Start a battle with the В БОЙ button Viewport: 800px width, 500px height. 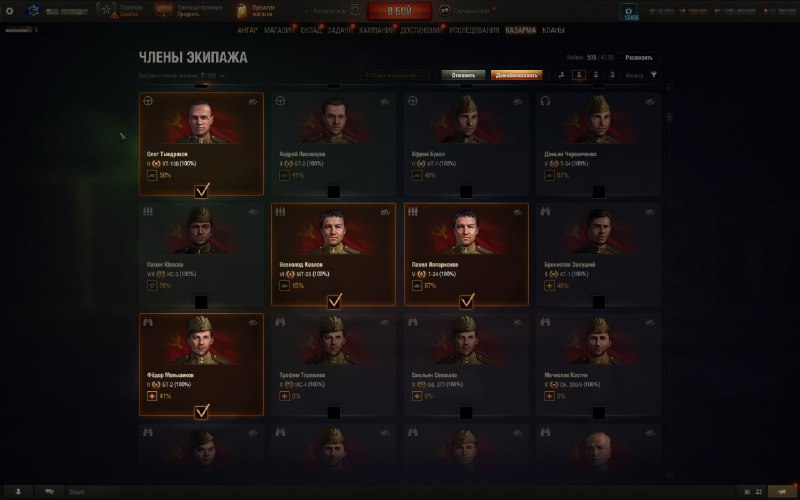(x=399, y=11)
